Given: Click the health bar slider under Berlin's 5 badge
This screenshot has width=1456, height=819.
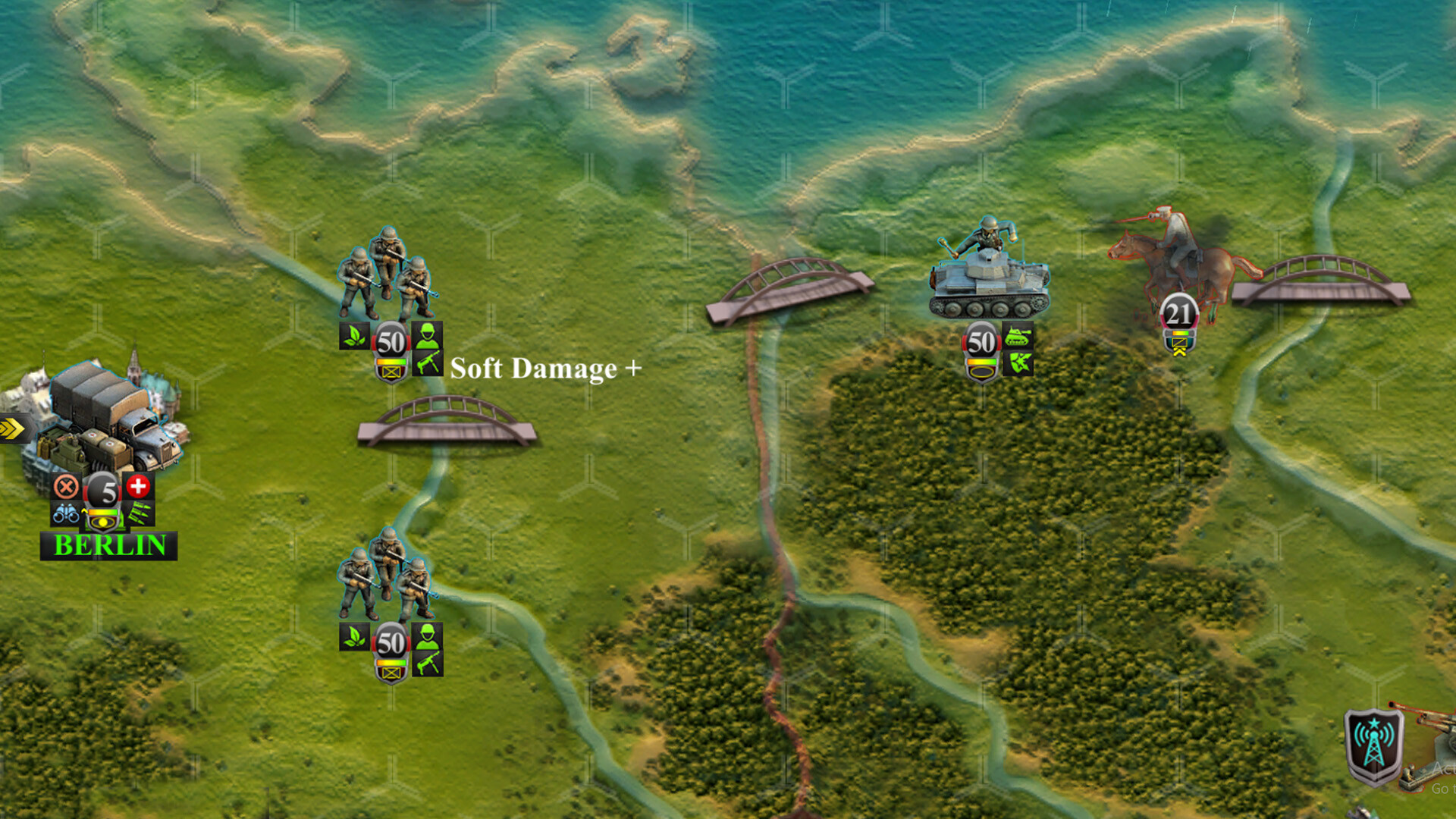Looking at the screenshot, I should (x=102, y=512).
